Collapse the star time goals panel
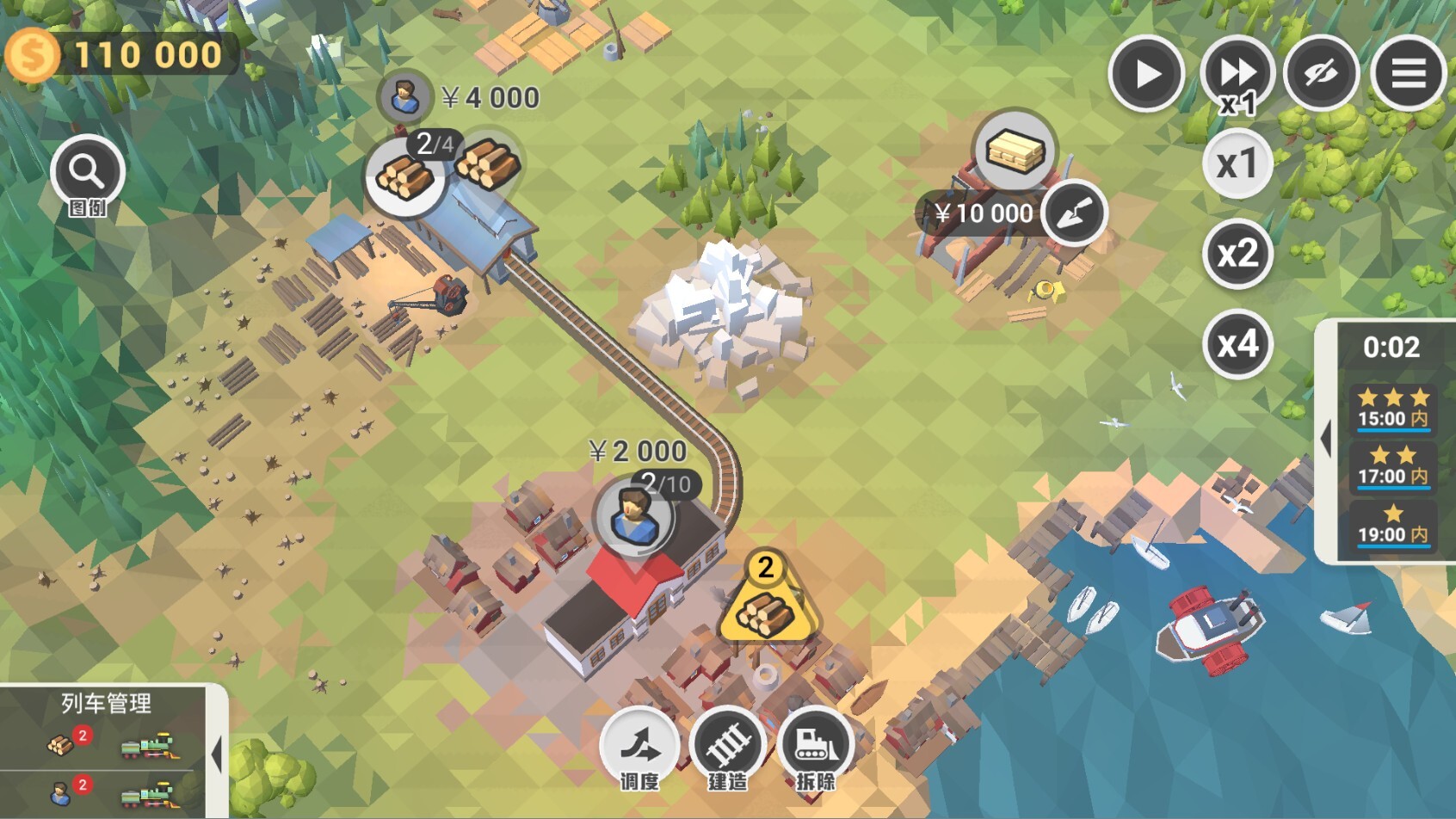This screenshot has width=1456, height=819. coord(1326,439)
